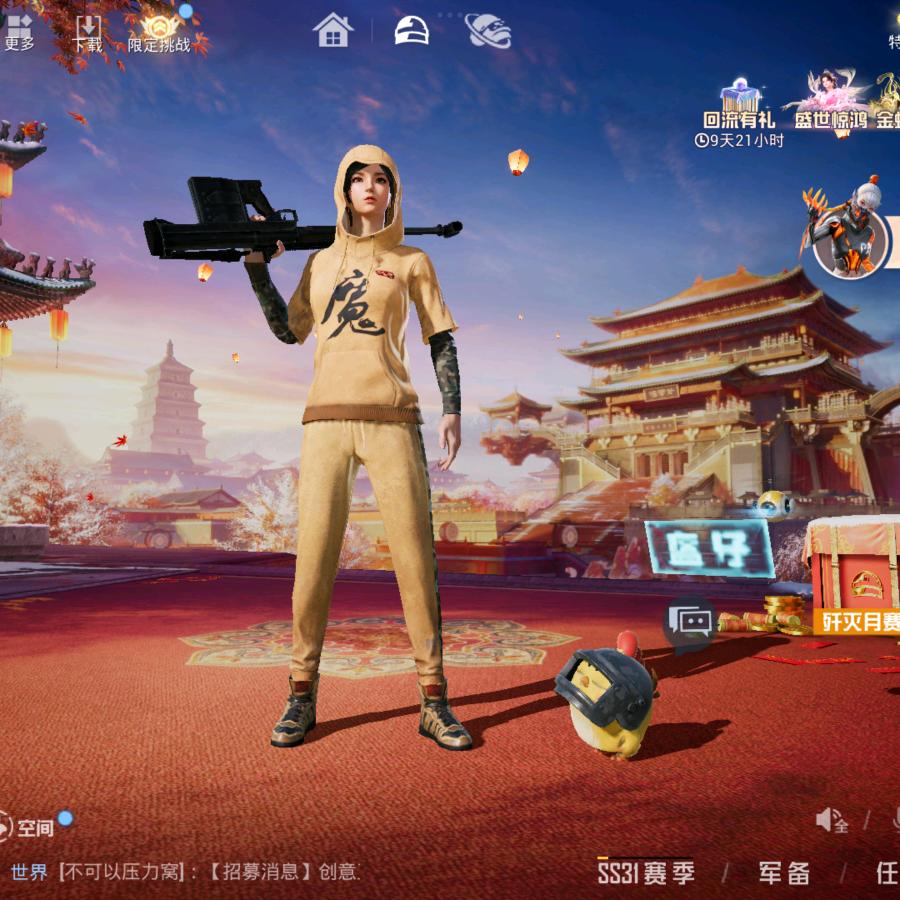Select the helmet lobby tab
The height and width of the screenshot is (900, 900).
pos(411,30)
